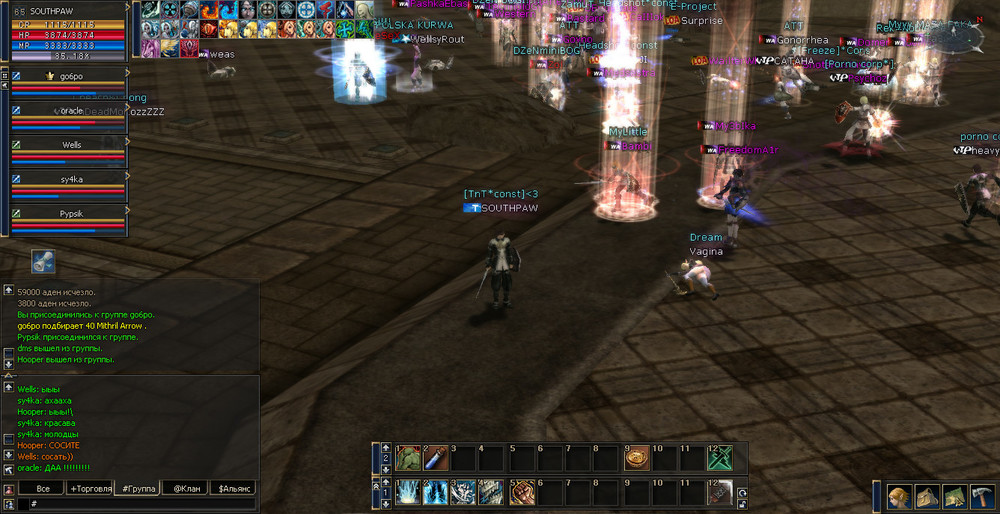Select party member sy4ka in party list
This screenshot has width=1000, height=514.
click(70, 179)
